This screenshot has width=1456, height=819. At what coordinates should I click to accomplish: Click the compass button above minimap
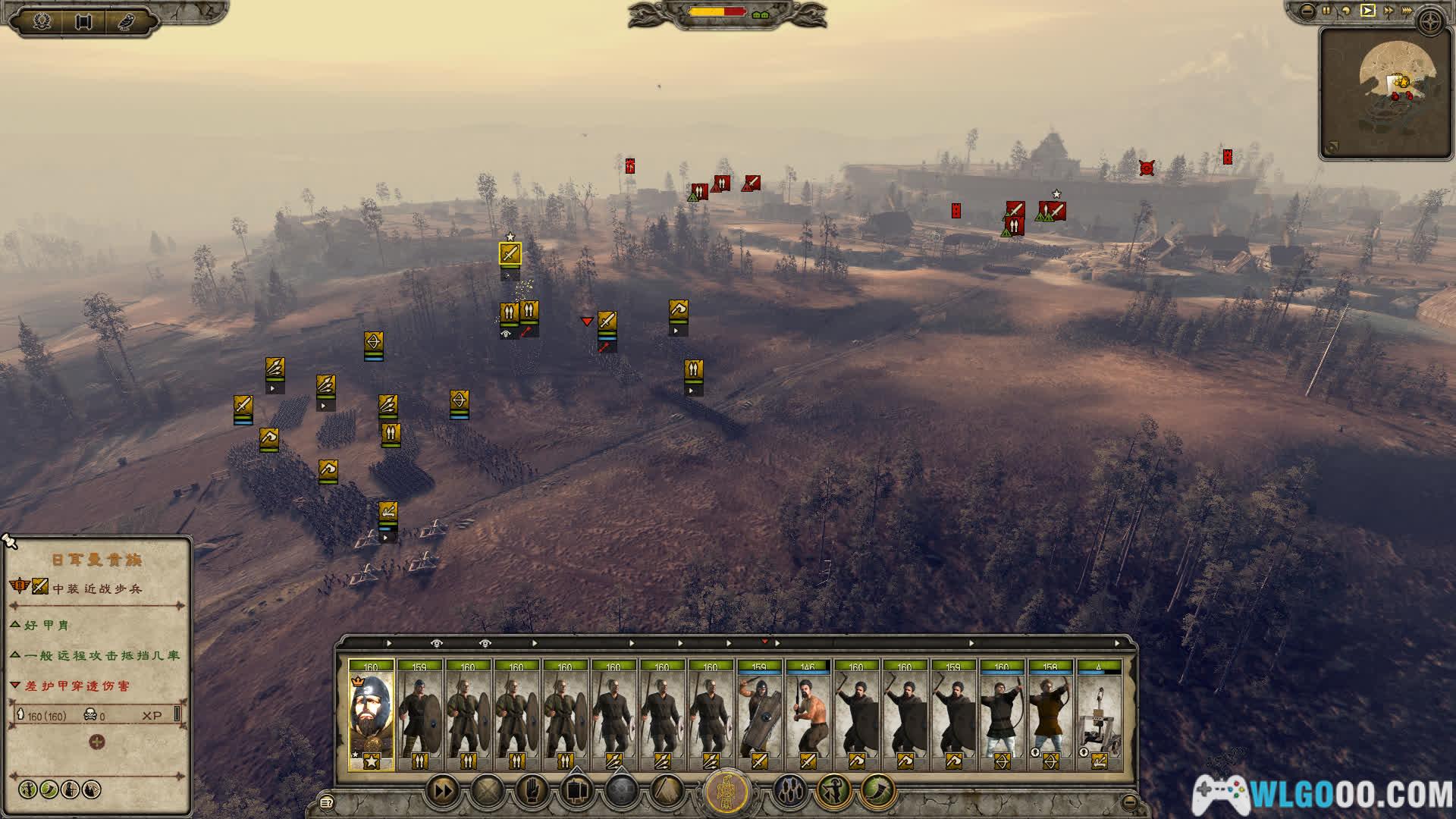(x=1431, y=23)
